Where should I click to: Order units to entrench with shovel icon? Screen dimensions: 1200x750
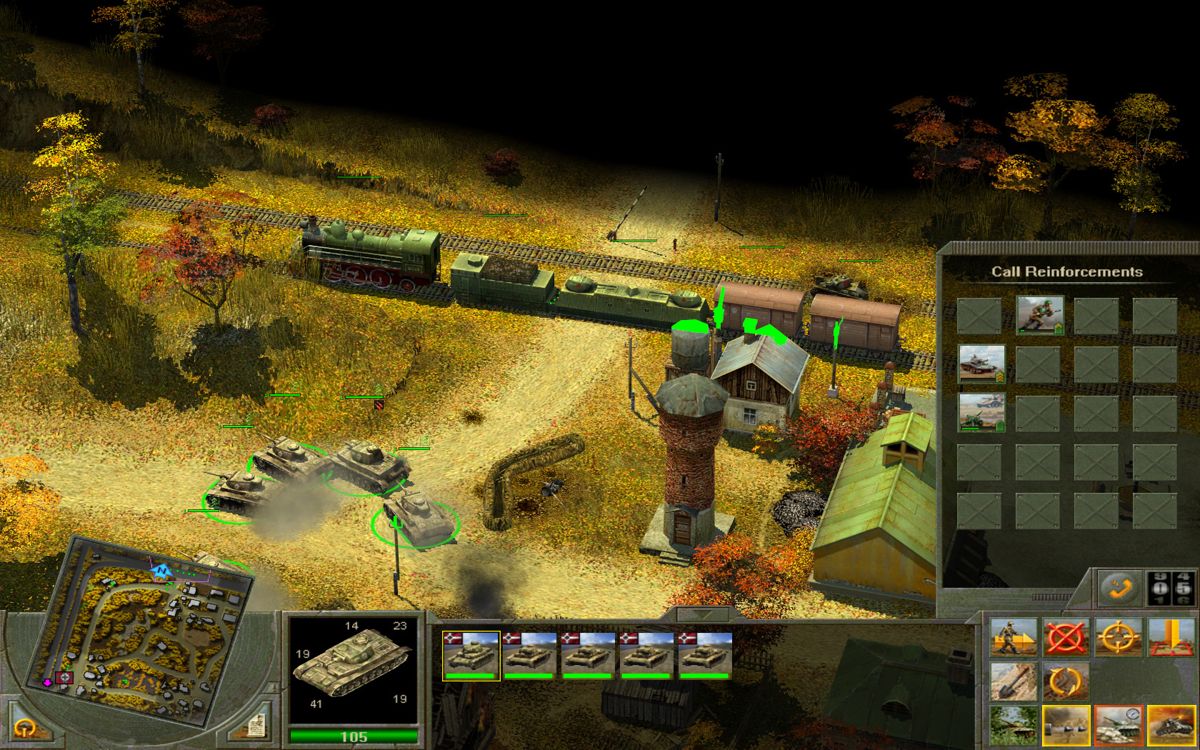point(1012,682)
